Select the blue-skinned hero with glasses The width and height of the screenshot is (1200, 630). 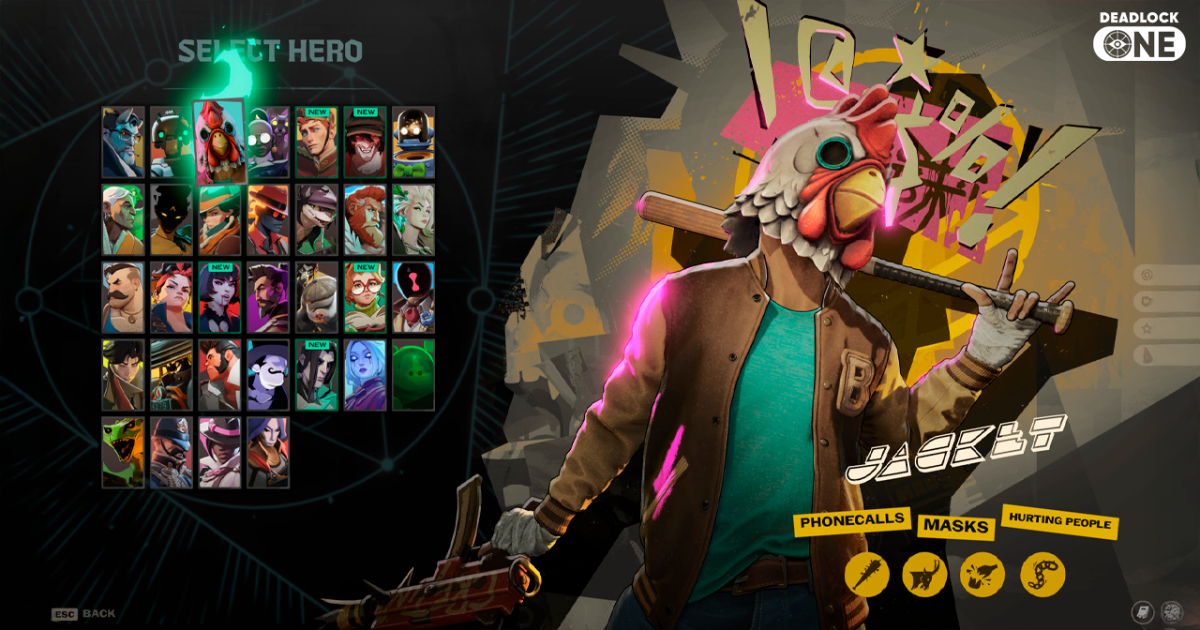(x=123, y=142)
